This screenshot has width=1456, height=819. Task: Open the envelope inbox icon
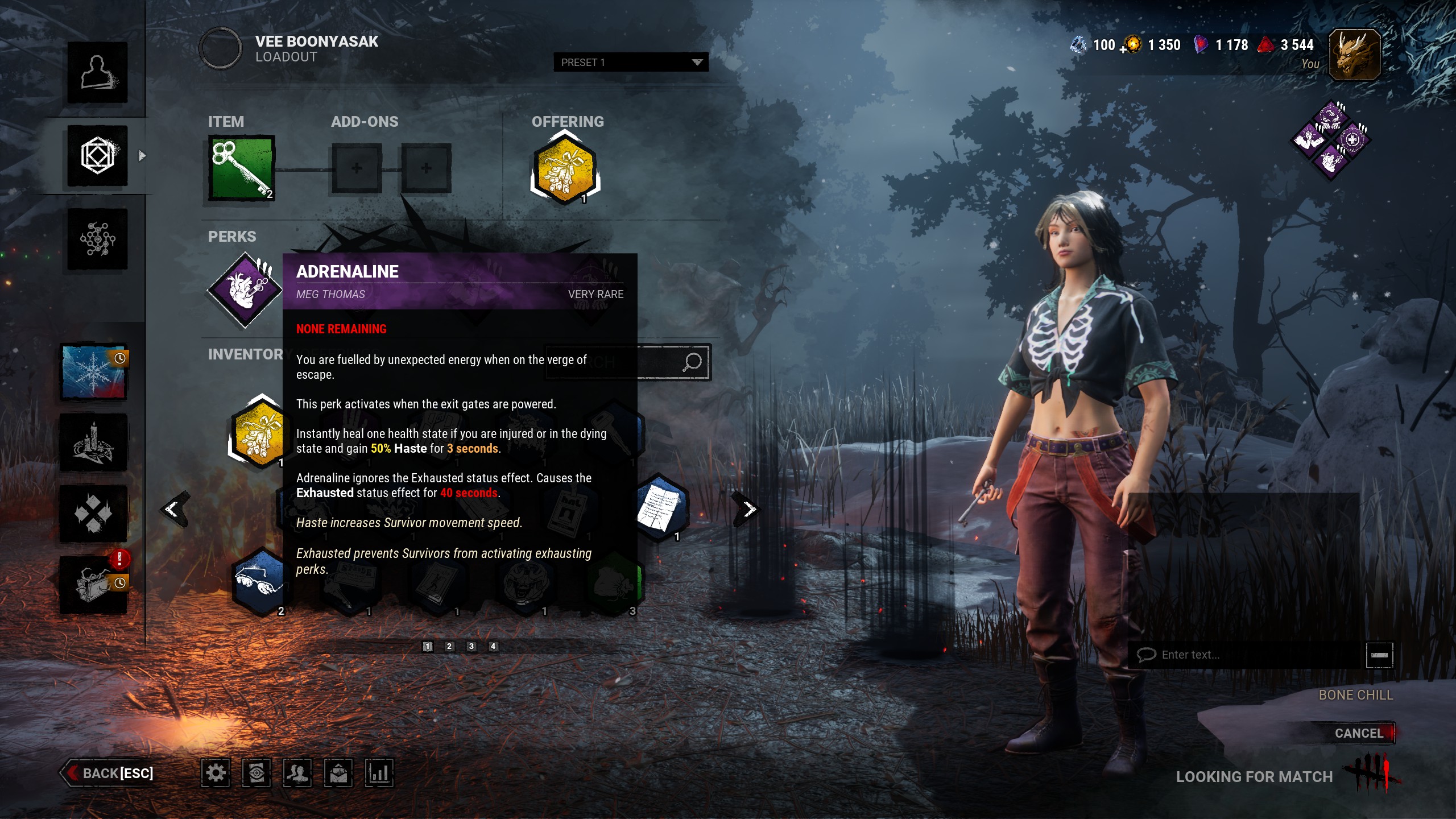pos(338,773)
